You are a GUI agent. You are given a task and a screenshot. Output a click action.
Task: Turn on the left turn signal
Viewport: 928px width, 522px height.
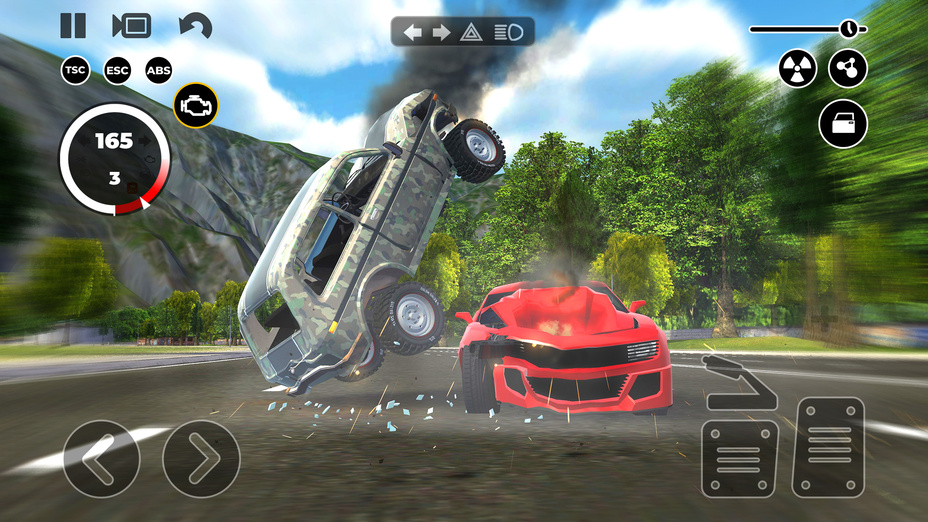(x=412, y=32)
